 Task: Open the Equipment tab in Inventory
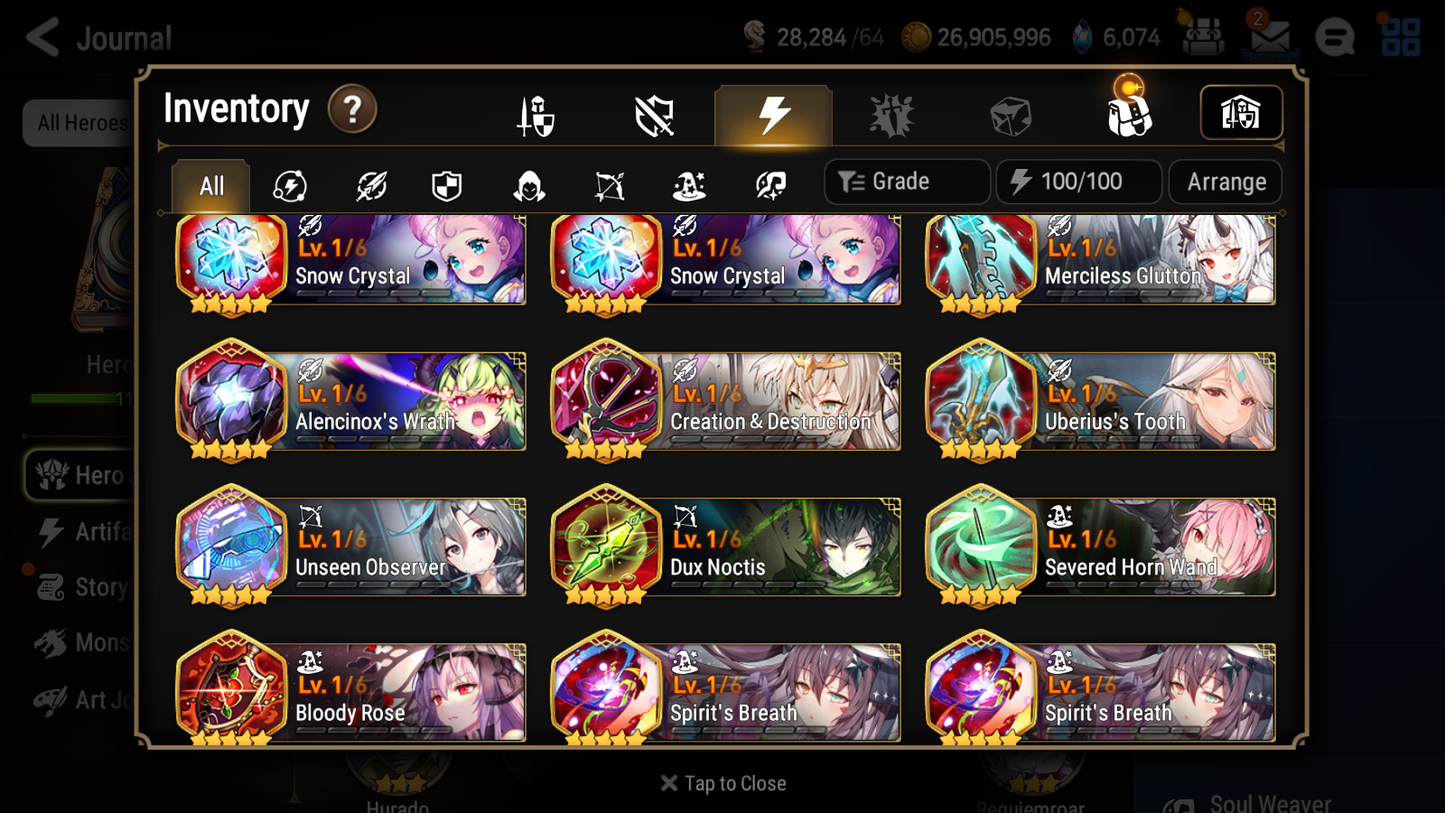pyautogui.click(x=537, y=113)
